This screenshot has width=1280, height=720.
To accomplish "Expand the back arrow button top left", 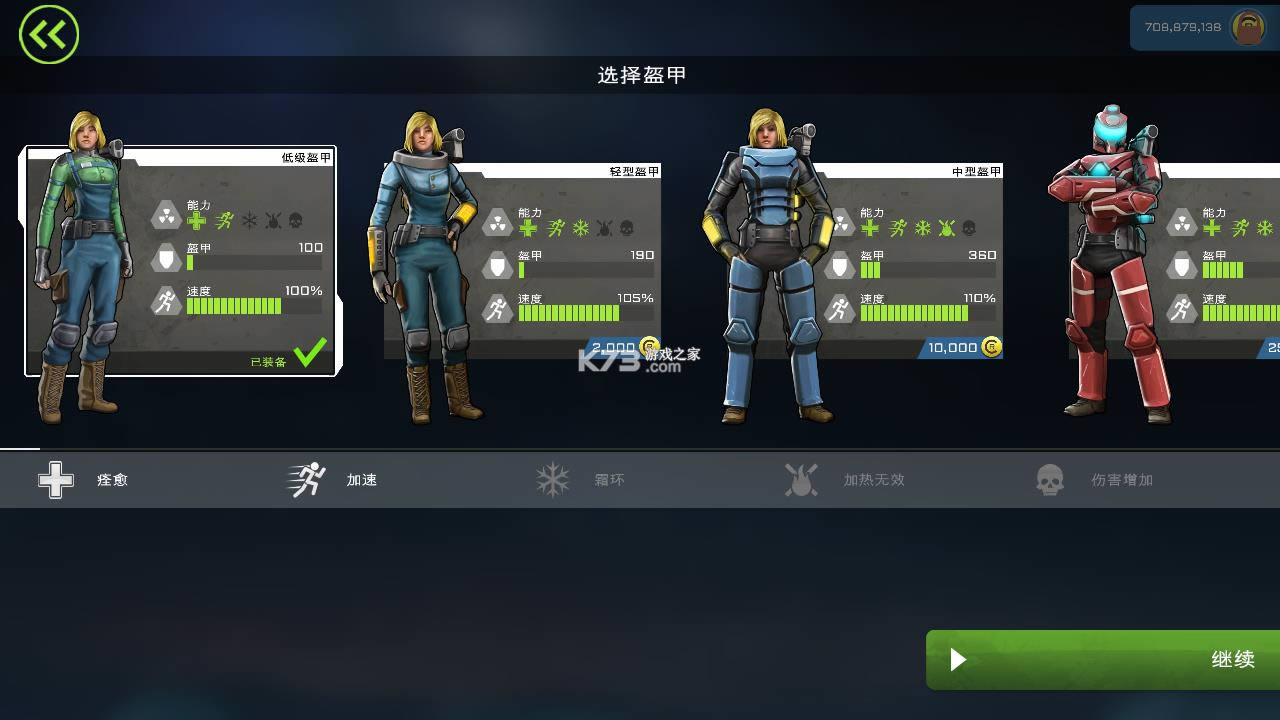I will (48, 33).
